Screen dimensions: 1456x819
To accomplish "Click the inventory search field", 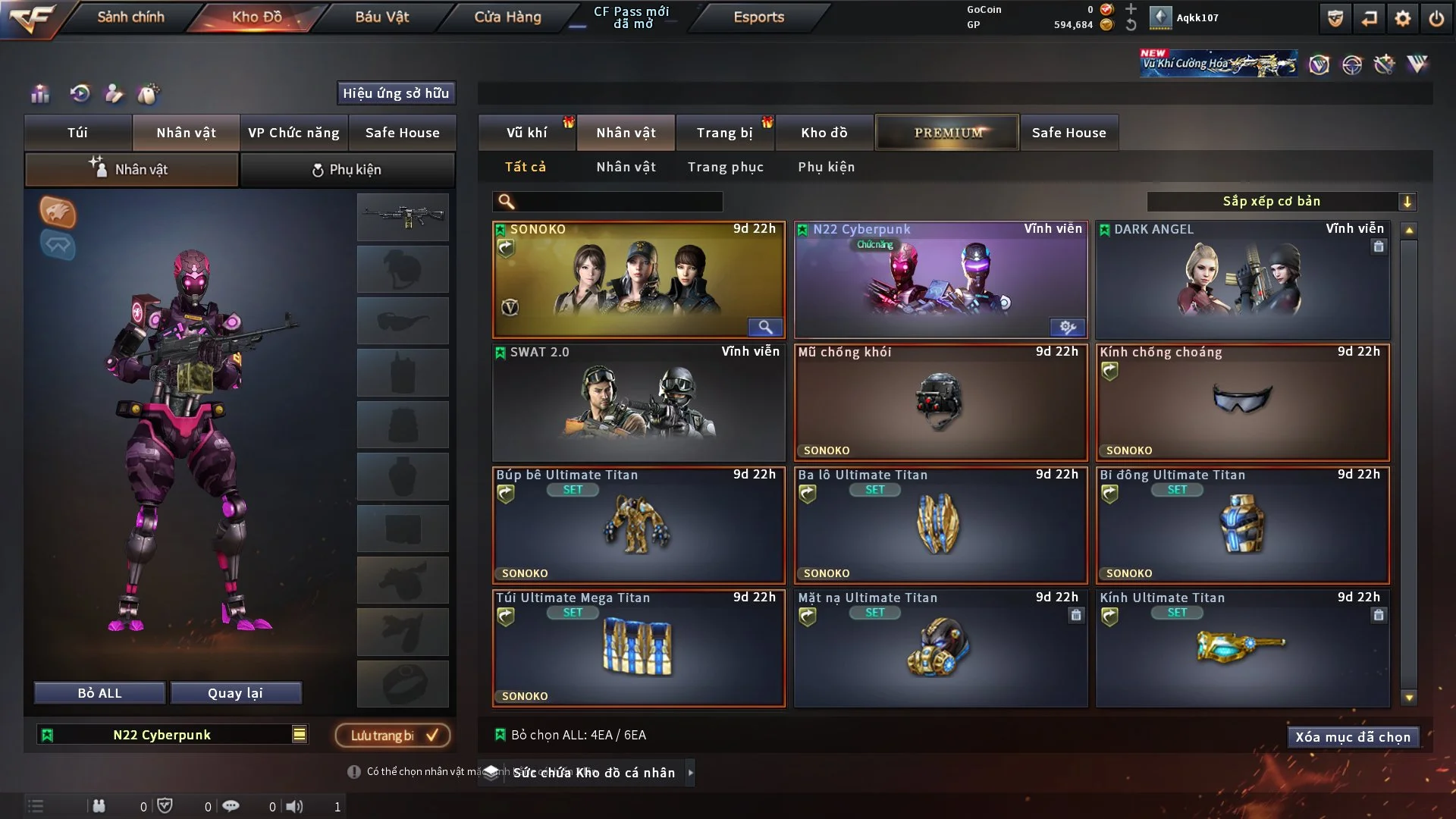I will click(618, 202).
